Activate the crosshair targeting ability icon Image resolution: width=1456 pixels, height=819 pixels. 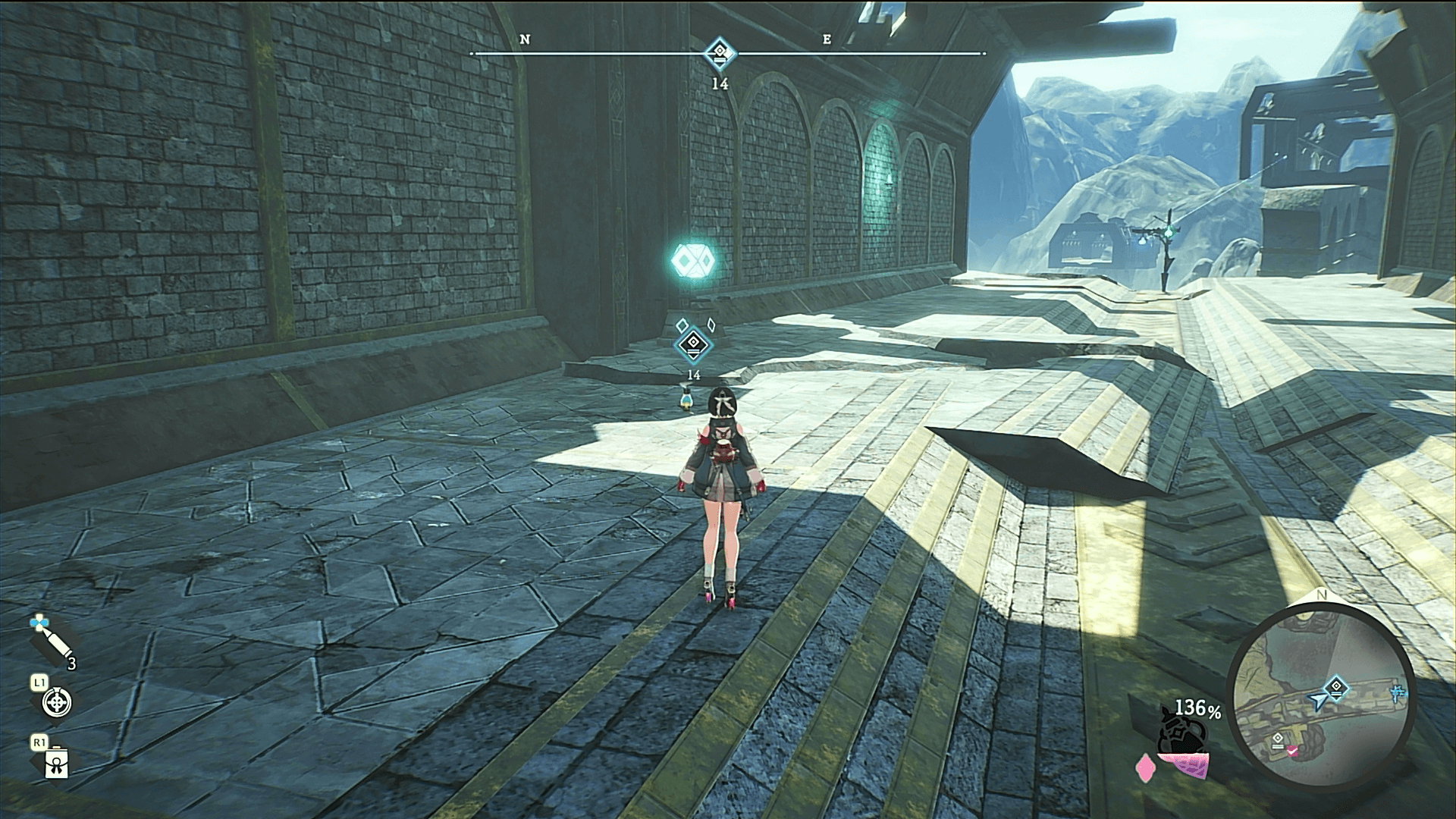point(55,703)
